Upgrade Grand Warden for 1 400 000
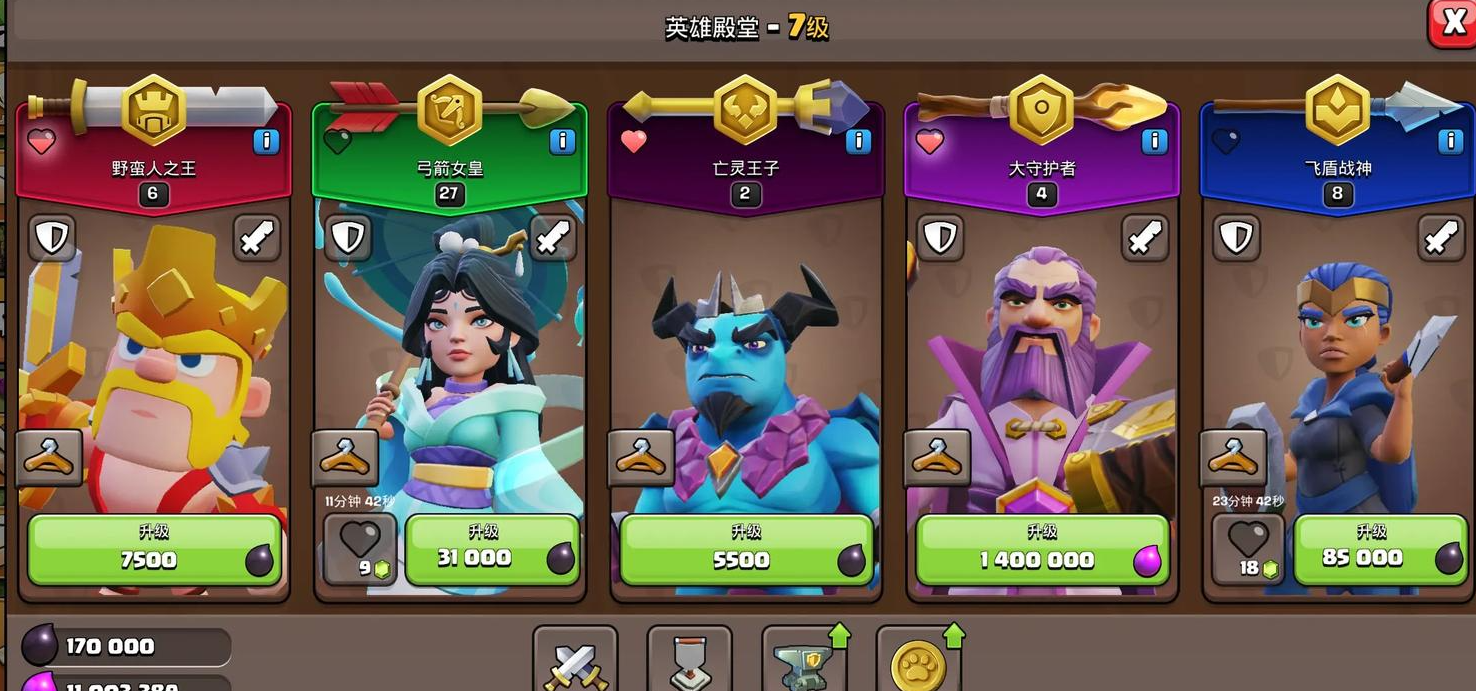The image size is (1476, 691). pyautogui.click(x=1041, y=549)
